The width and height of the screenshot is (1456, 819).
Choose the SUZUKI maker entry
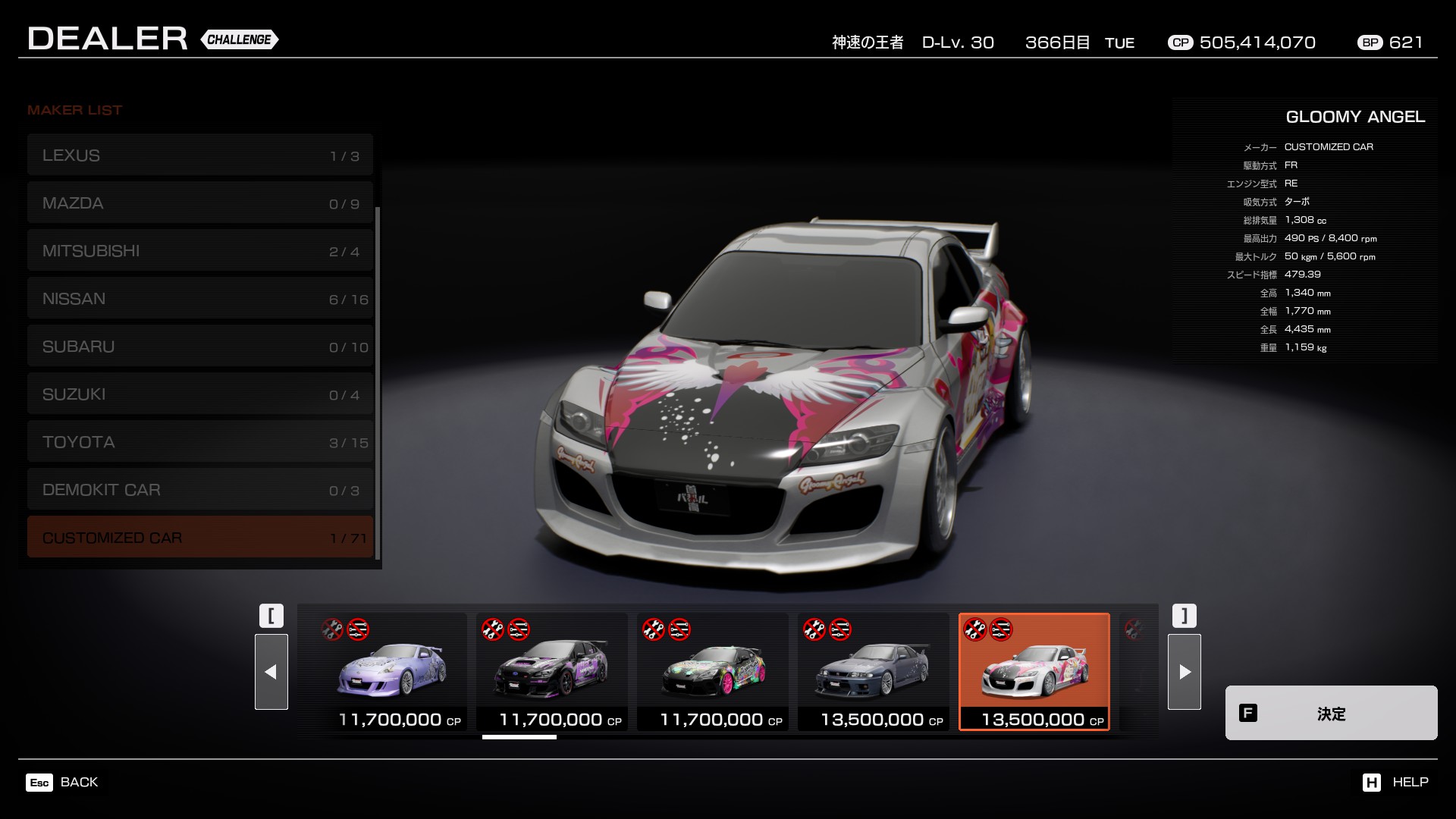pyautogui.click(x=199, y=394)
